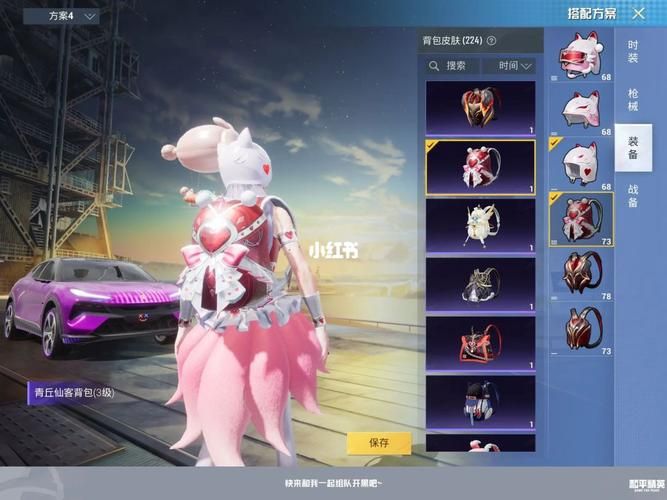This screenshot has height=500, width=667.
Task: Switch to the 枪械 tab
Action: coord(633,98)
